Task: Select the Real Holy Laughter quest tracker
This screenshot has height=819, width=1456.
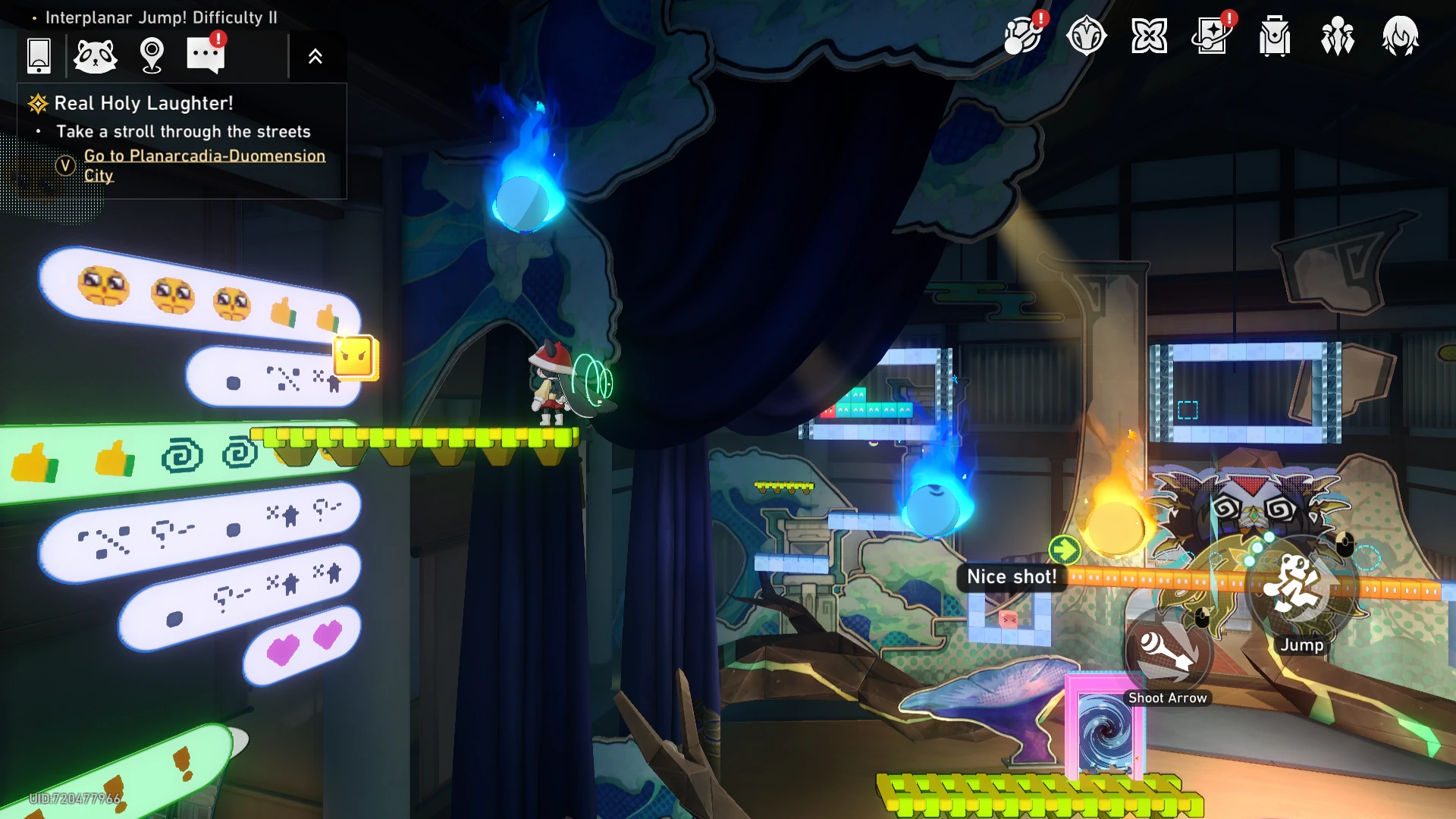Action: (x=143, y=103)
